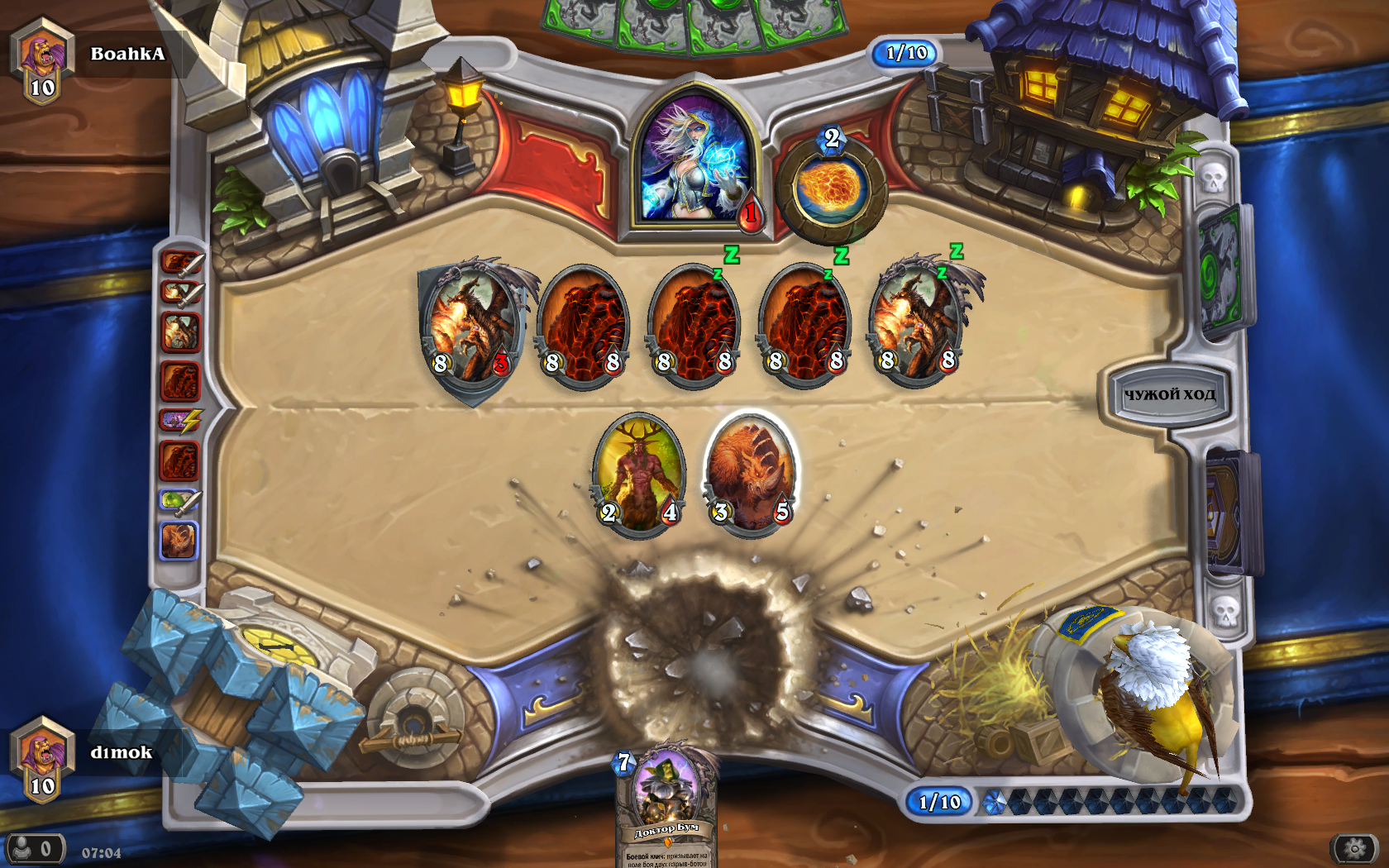Inspect the lightning bolt history tile

click(180, 421)
